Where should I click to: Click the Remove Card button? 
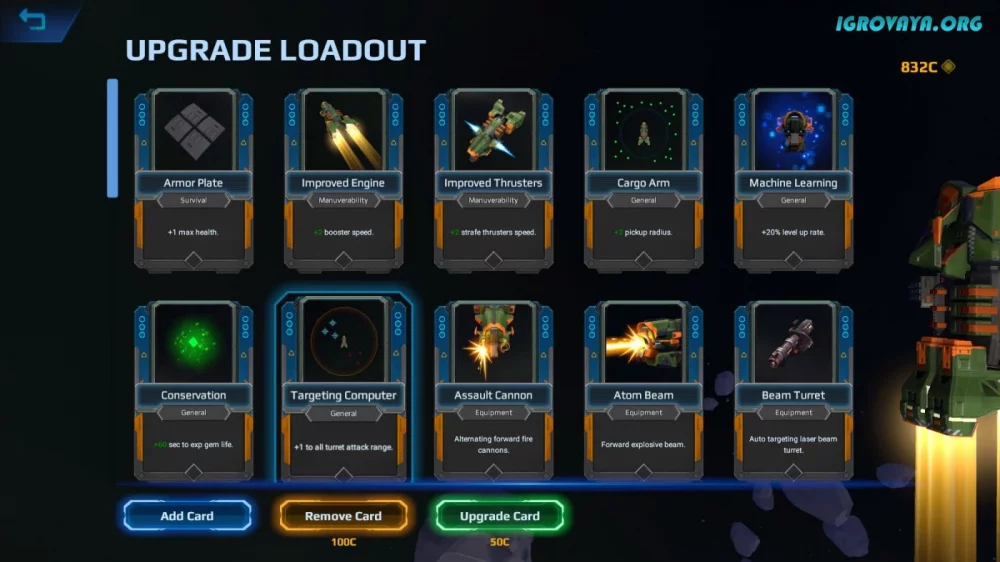click(x=343, y=516)
